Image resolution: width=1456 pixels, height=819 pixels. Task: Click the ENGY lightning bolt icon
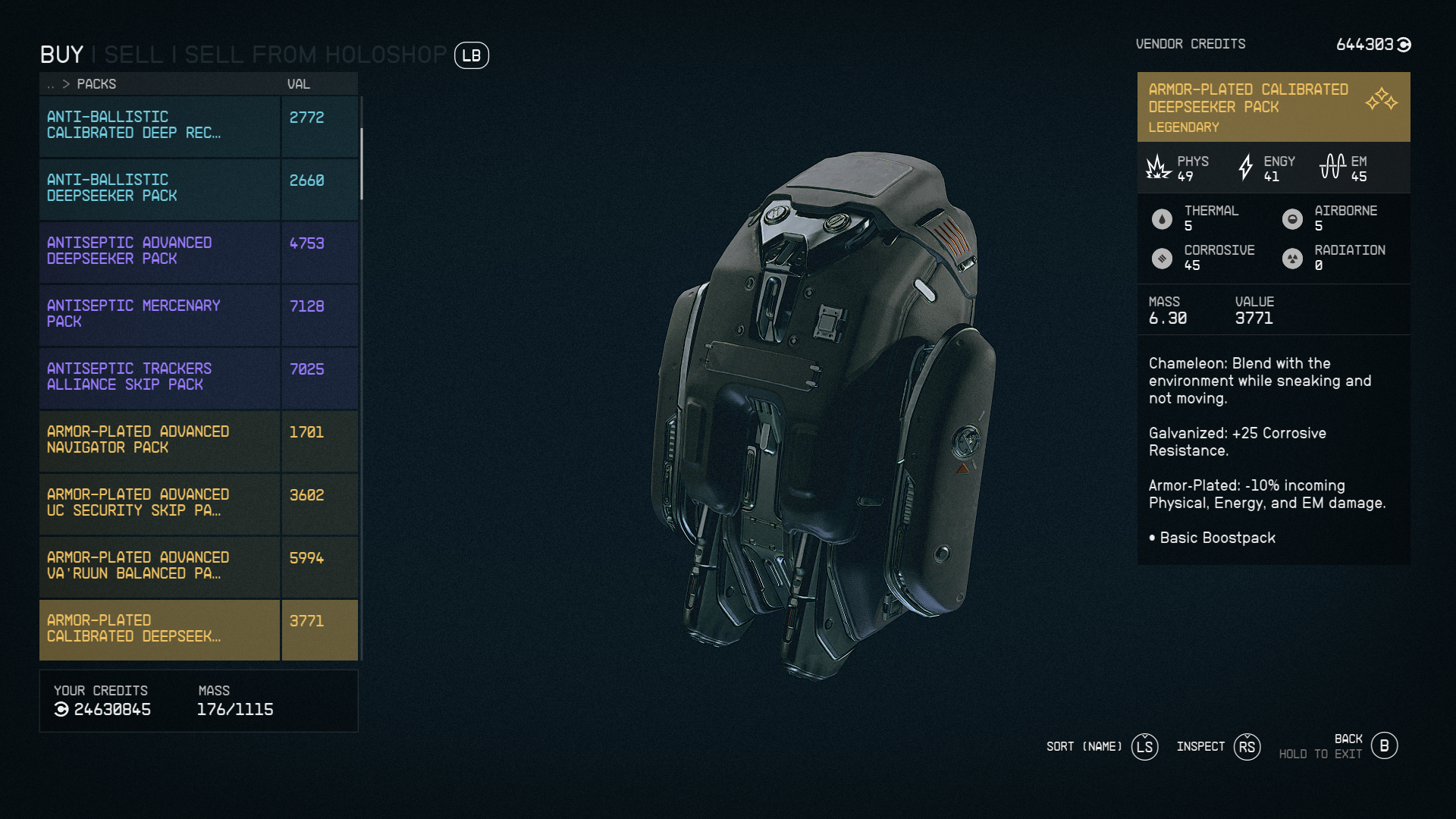click(1245, 168)
